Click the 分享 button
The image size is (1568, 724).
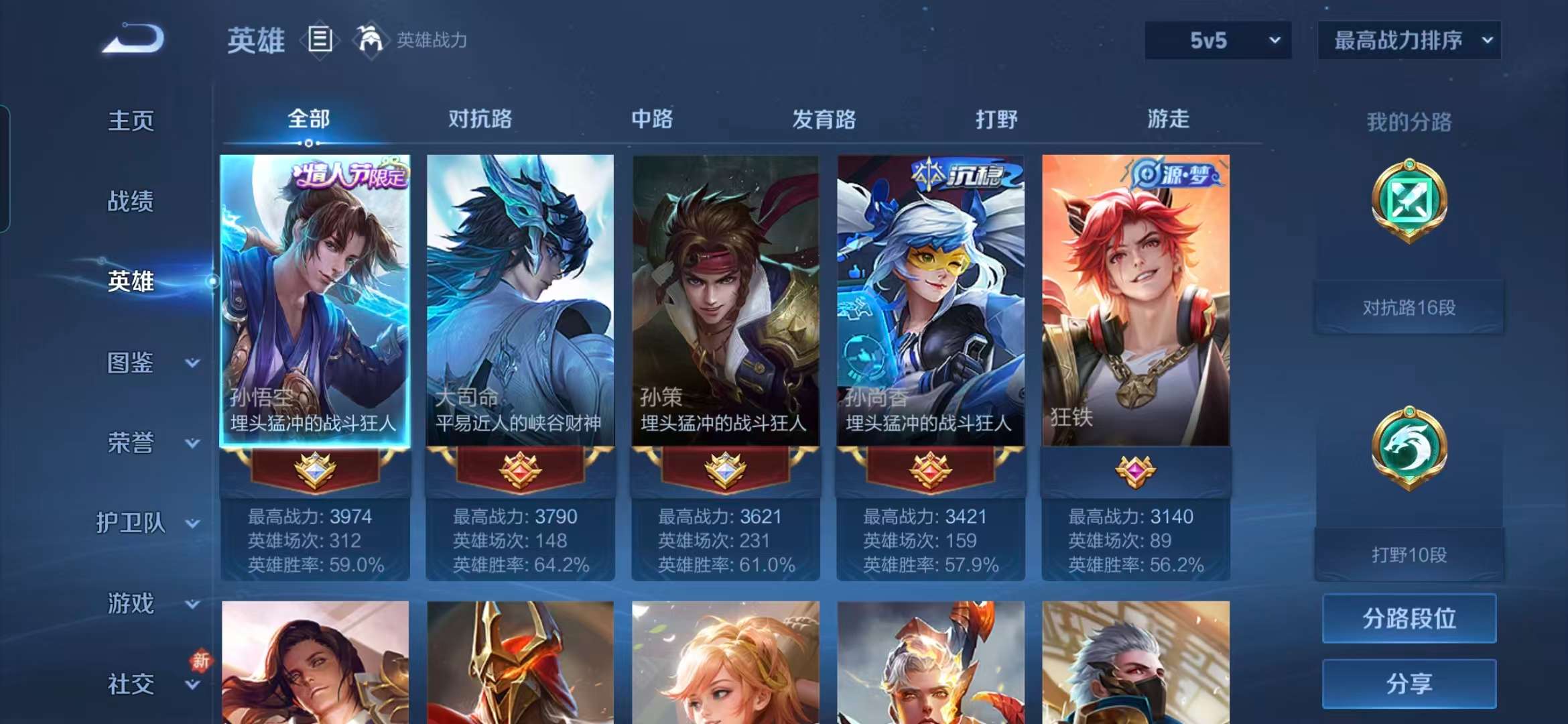coord(1409,685)
